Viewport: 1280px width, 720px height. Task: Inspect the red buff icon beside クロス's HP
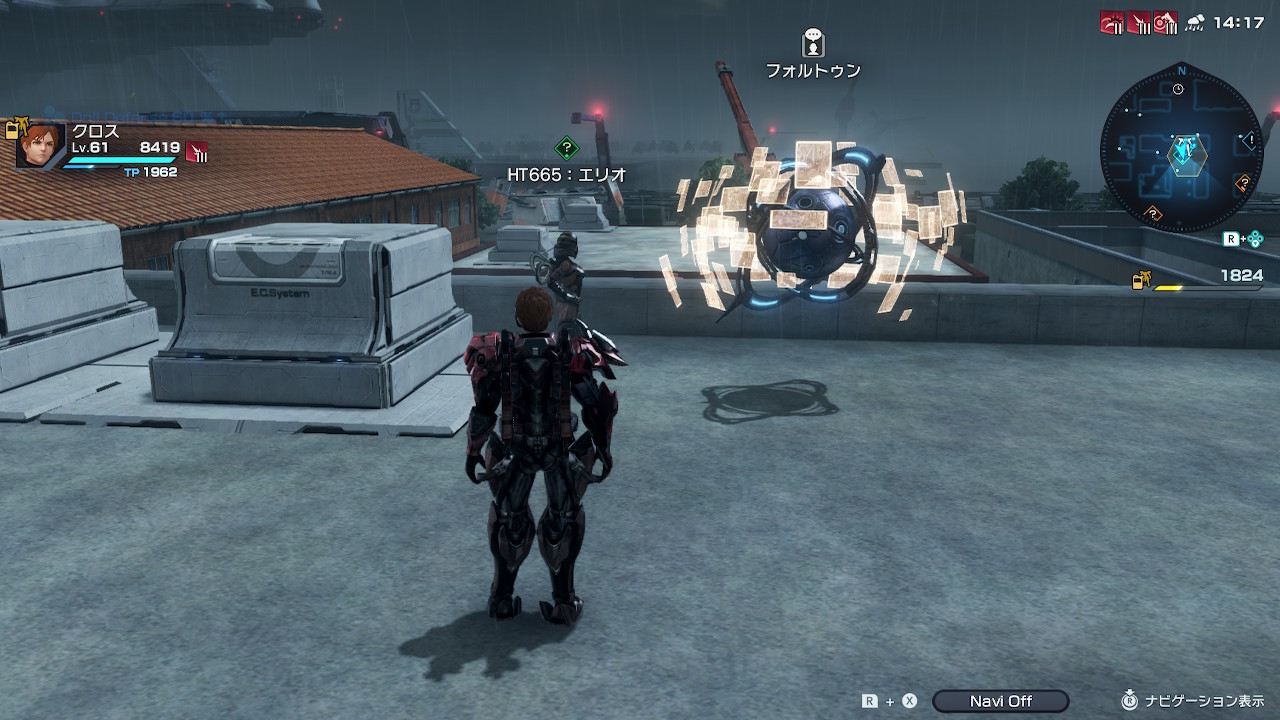coord(197,152)
